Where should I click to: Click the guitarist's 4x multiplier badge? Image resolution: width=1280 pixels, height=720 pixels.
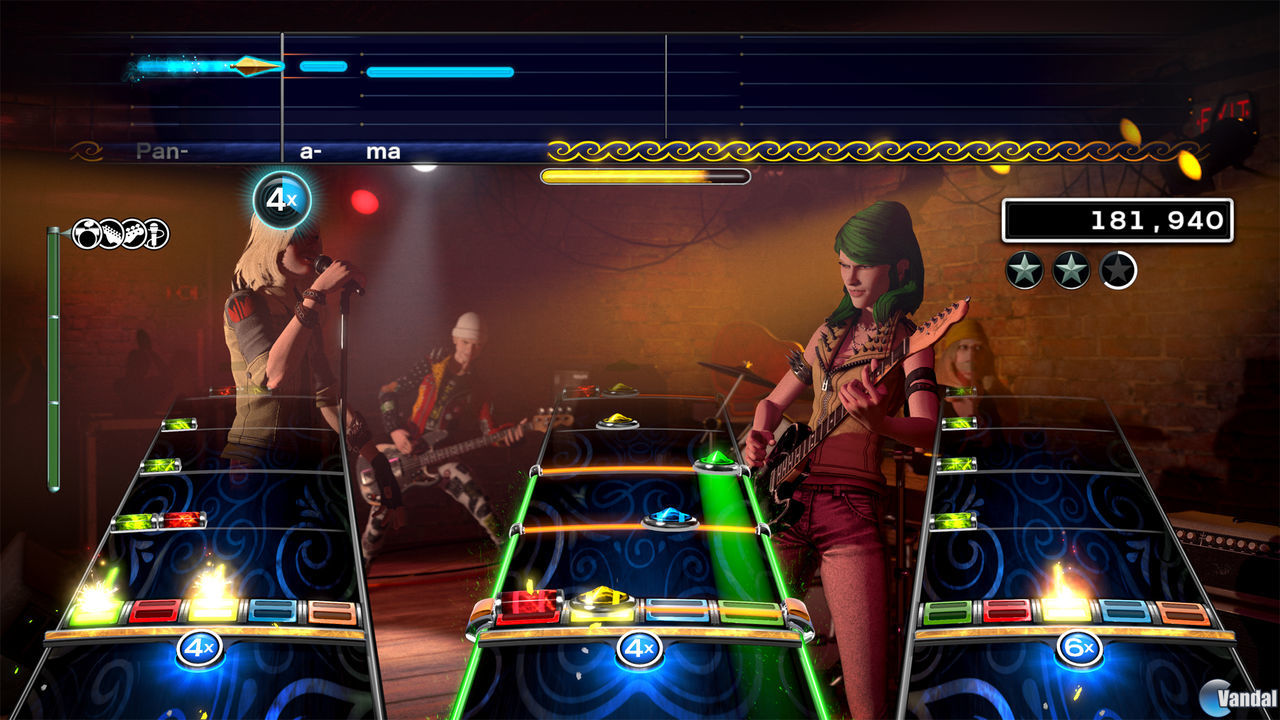(638, 648)
